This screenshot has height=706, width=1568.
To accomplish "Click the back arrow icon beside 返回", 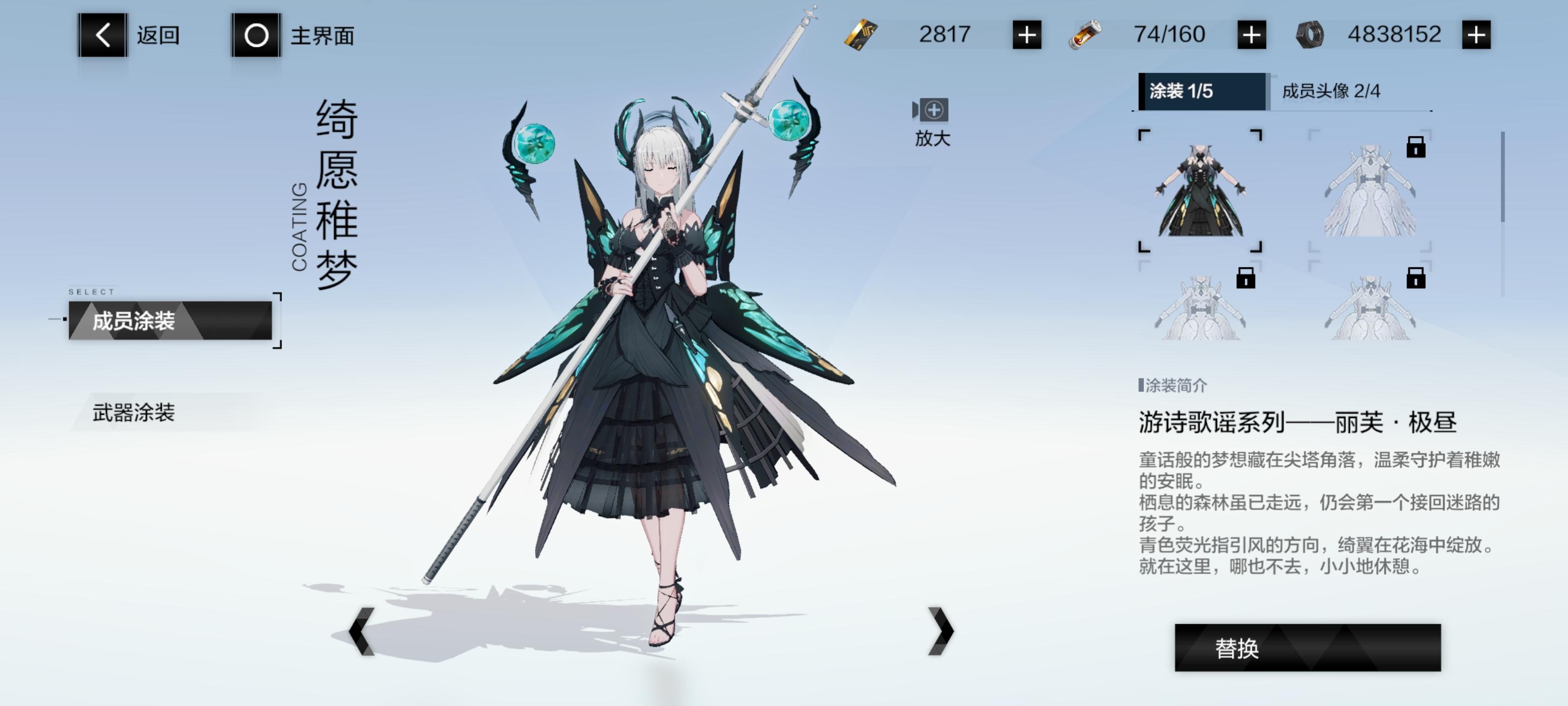I will [102, 35].
